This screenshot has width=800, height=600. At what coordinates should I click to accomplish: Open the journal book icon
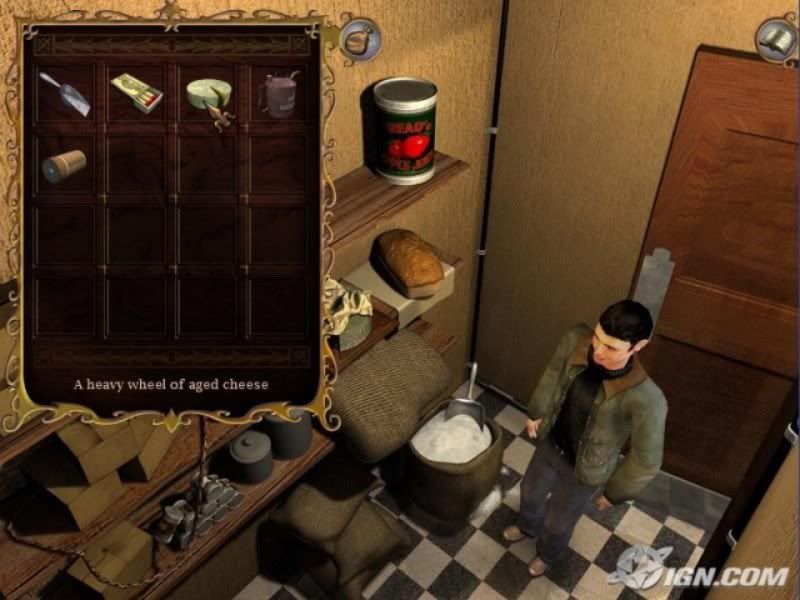[774, 40]
